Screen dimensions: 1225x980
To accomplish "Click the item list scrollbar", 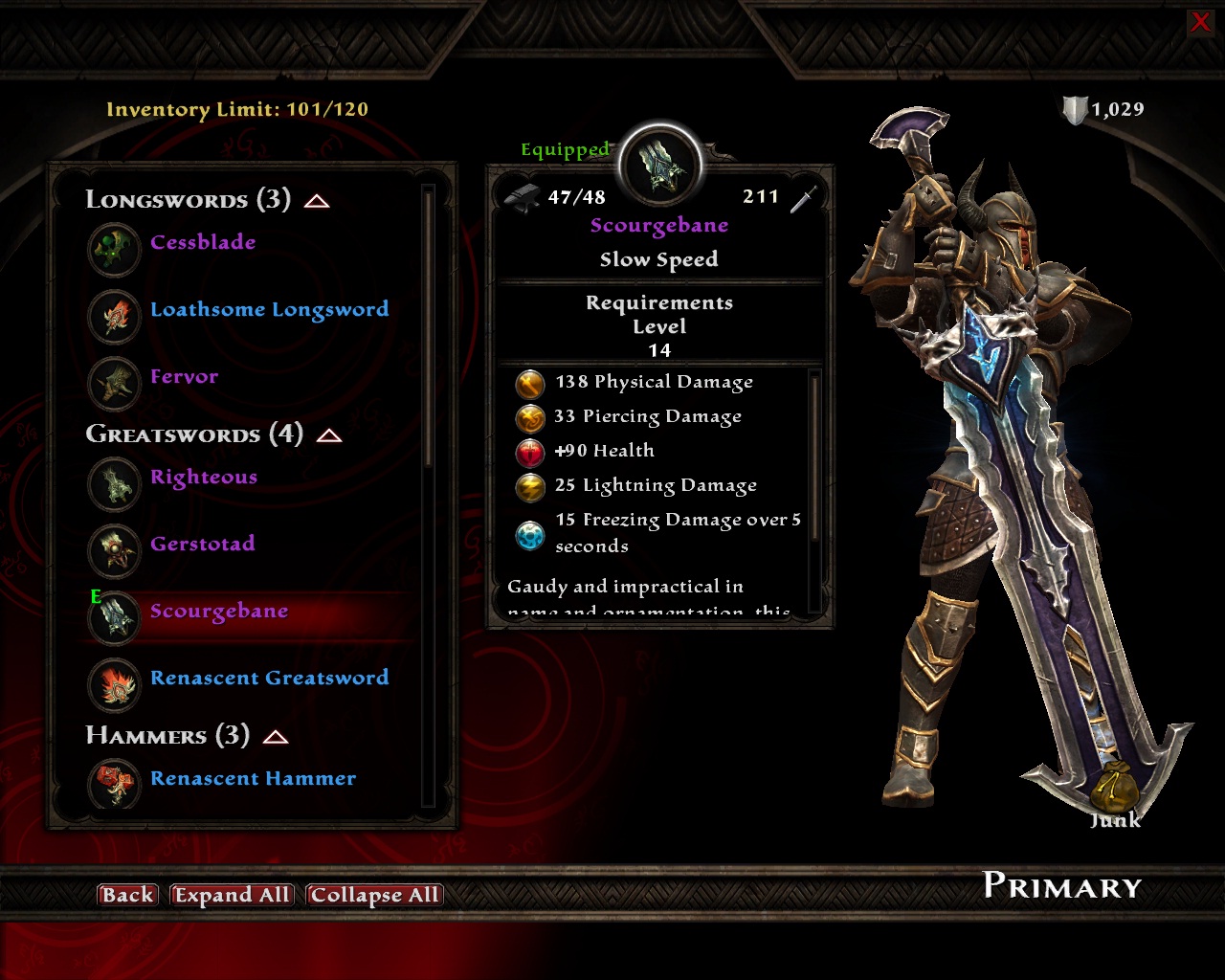I will coord(428,325).
